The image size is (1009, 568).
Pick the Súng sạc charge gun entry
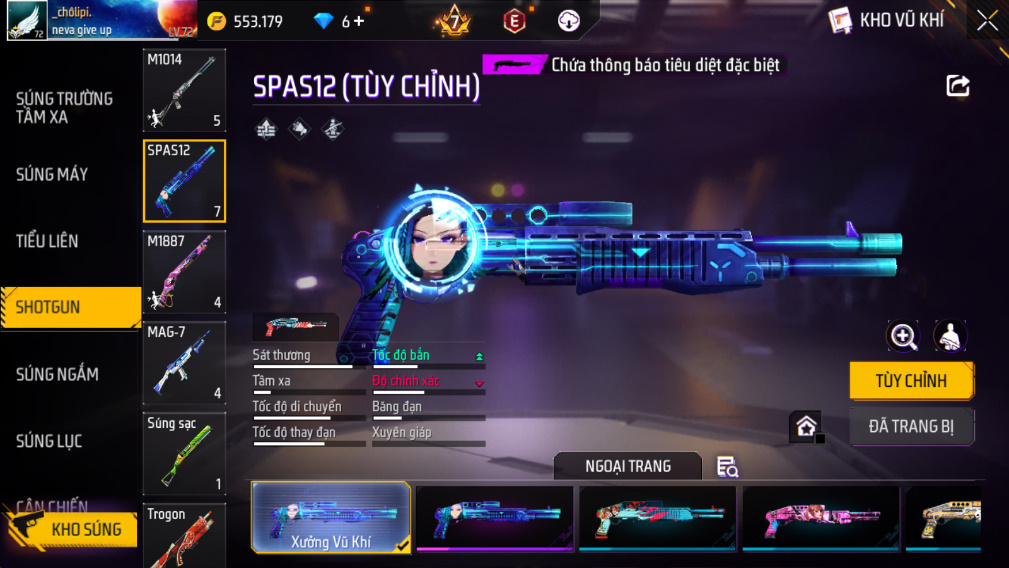click(184, 453)
